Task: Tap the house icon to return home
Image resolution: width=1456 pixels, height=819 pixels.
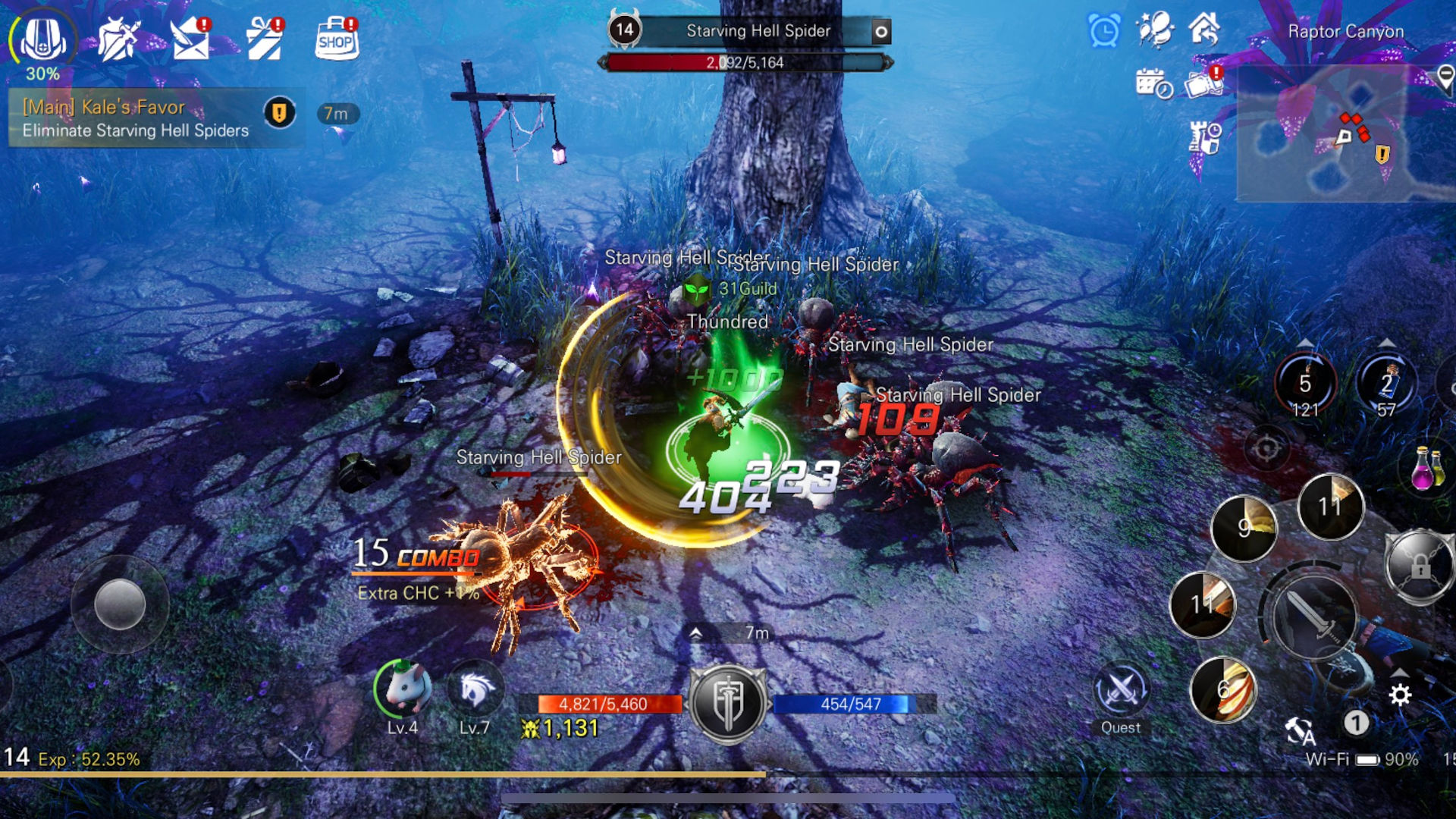Action: [x=1204, y=30]
